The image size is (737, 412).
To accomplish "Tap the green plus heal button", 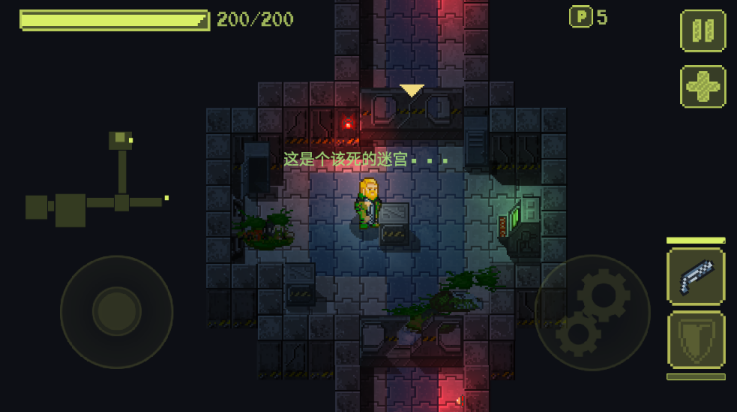I will tap(703, 87).
